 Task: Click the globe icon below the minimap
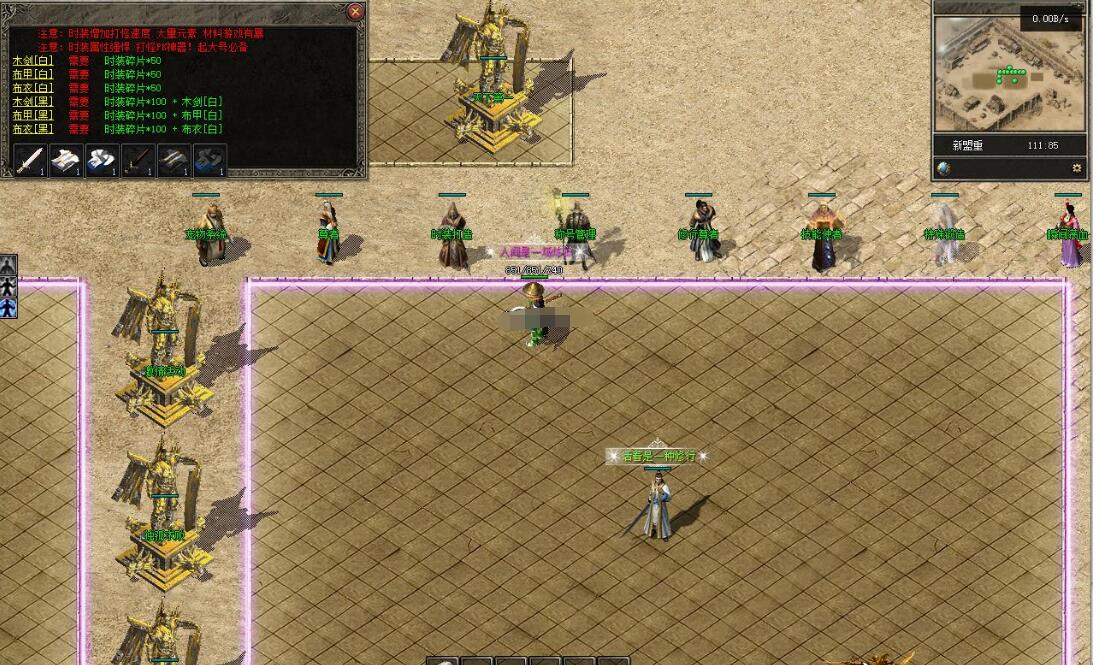click(944, 168)
